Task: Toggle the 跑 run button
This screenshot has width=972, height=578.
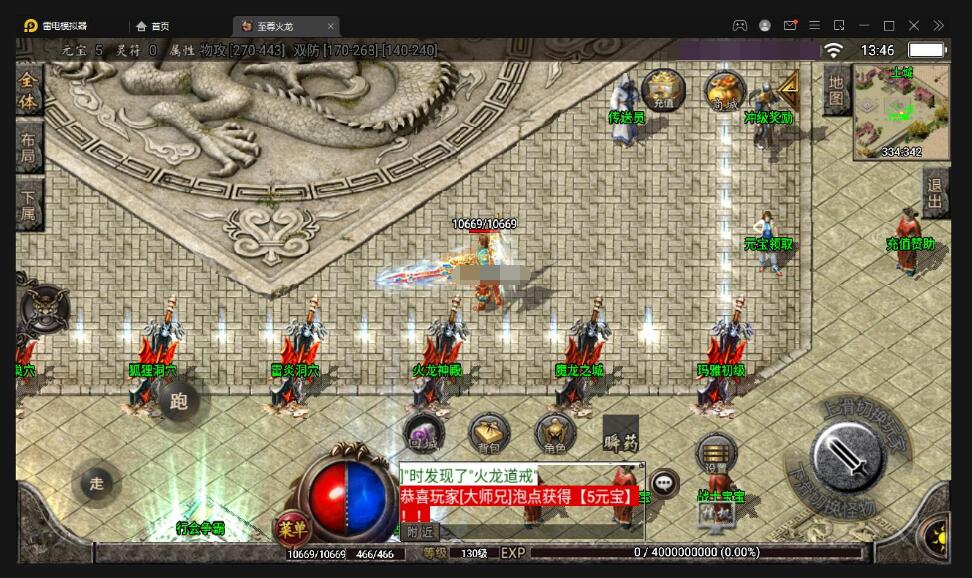Action: coord(179,402)
